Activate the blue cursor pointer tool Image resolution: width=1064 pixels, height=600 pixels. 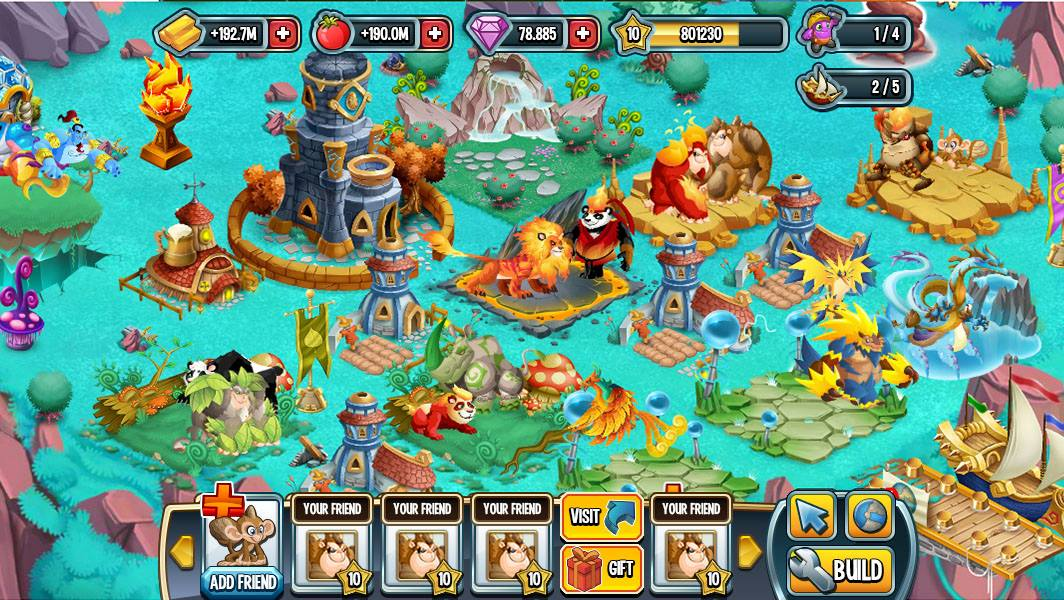point(812,516)
